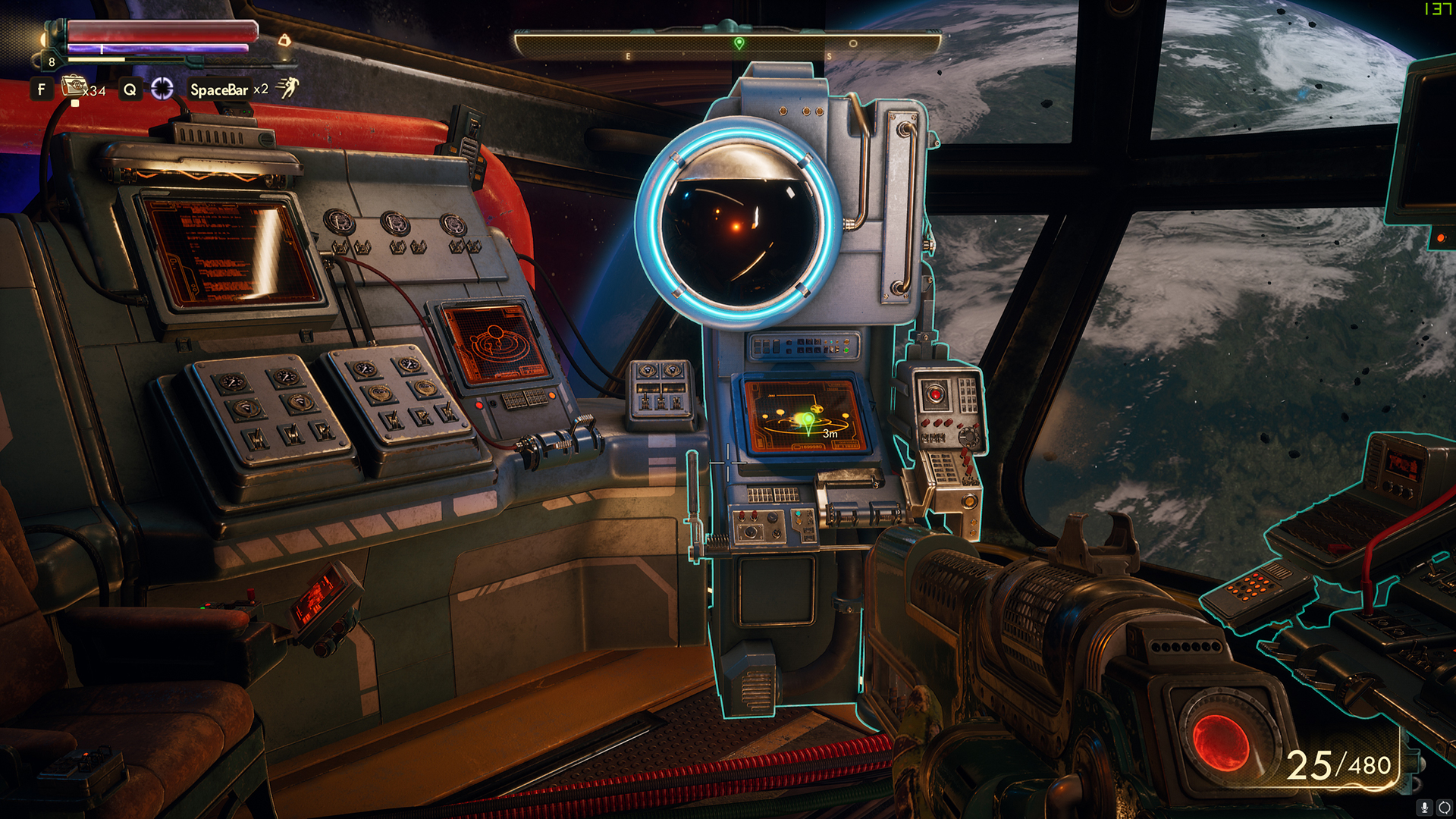This screenshot has height=819, width=1456.
Task: Use the medical inhaler item icon
Action: click(74, 86)
